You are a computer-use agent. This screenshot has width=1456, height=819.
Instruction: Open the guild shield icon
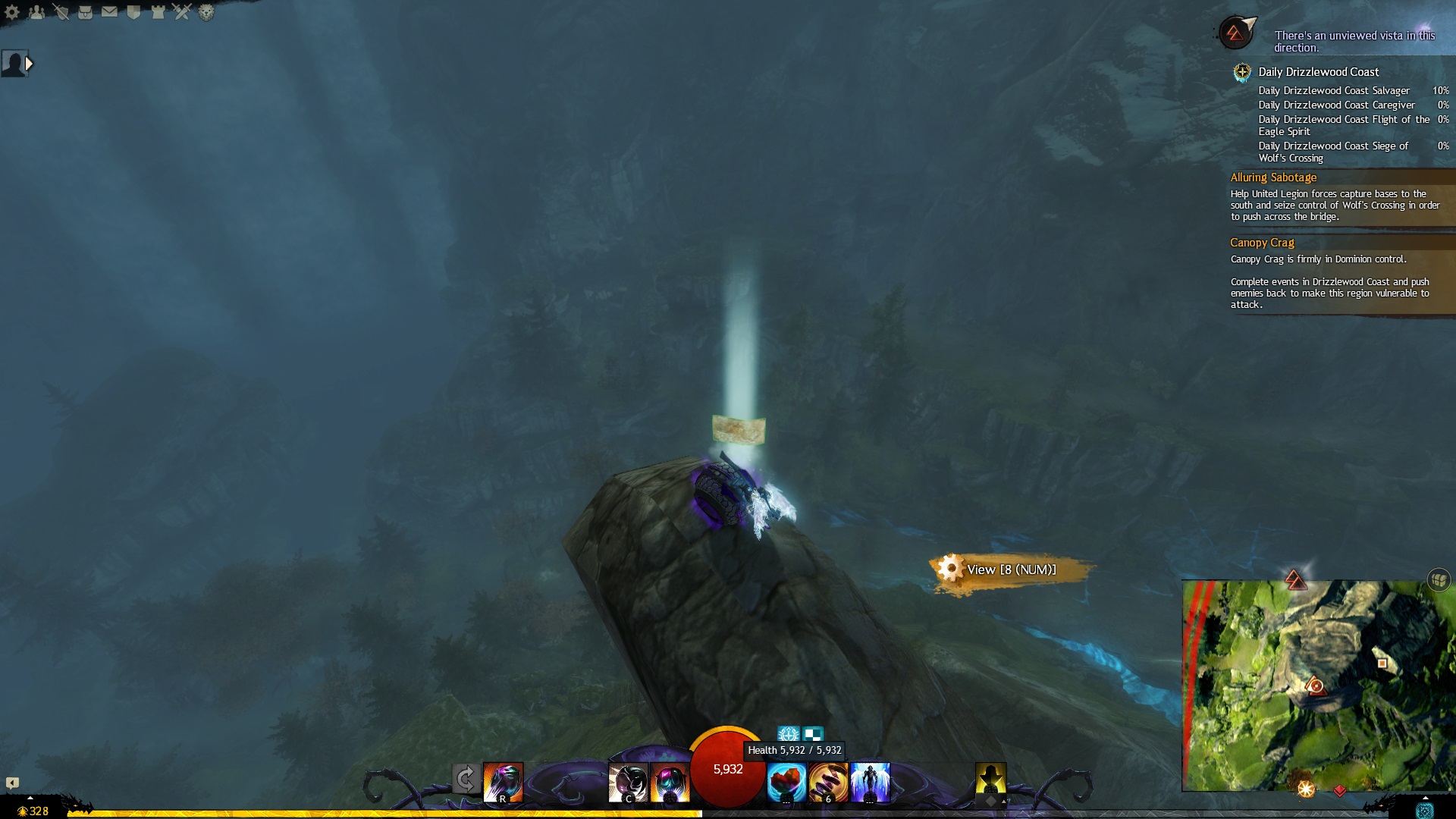[134, 12]
